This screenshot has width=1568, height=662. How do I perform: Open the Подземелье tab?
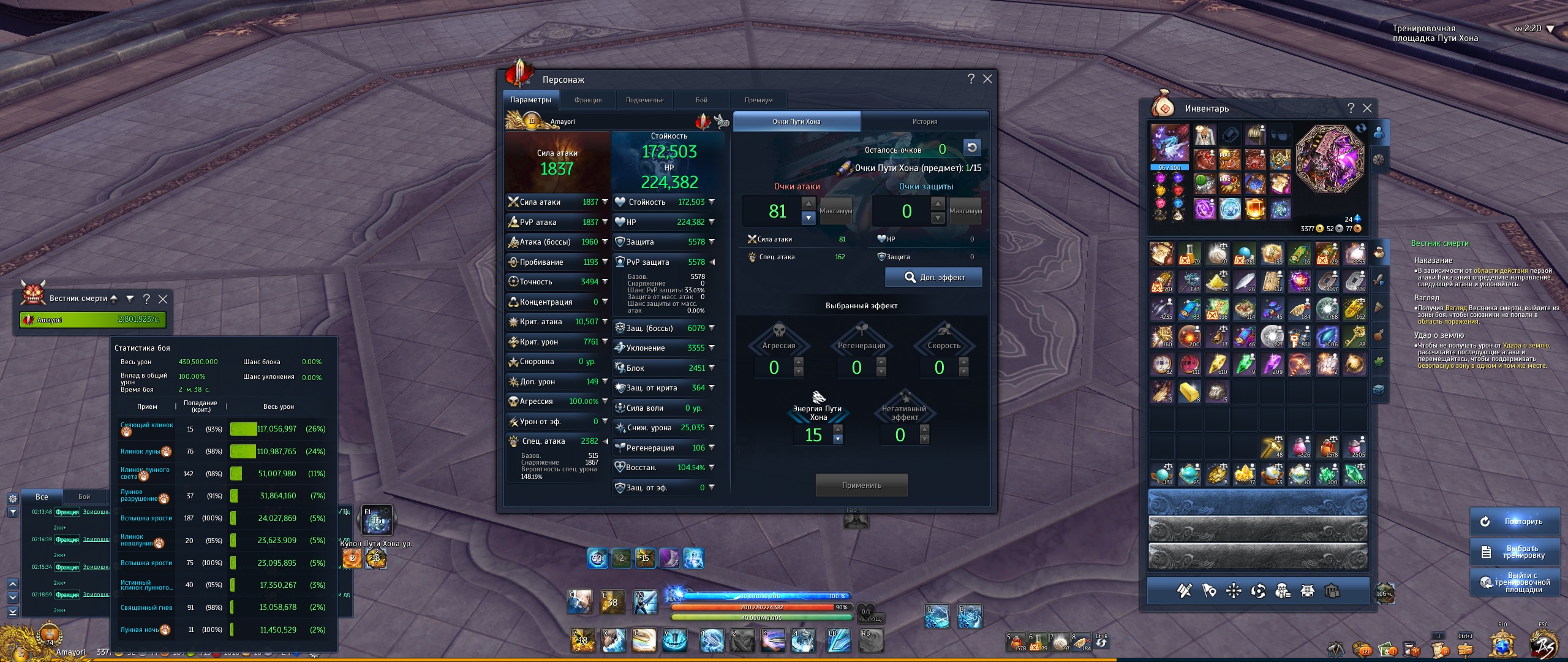(644, 100)
